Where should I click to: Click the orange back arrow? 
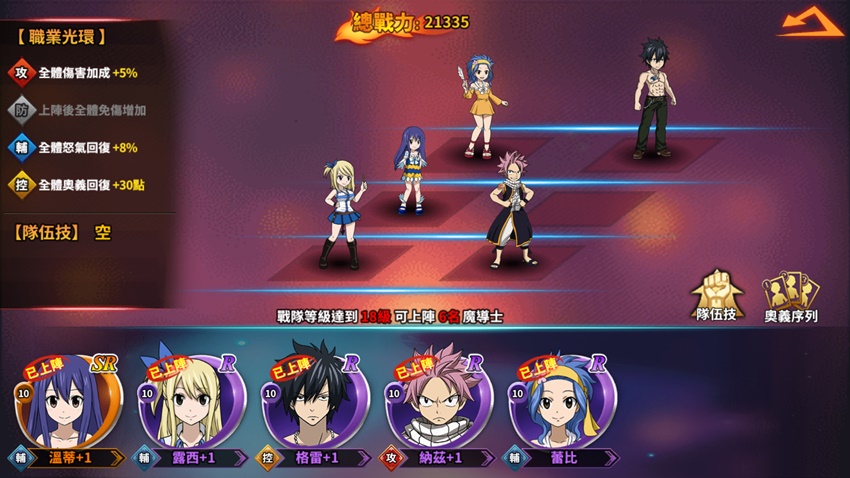click(811, 24)
